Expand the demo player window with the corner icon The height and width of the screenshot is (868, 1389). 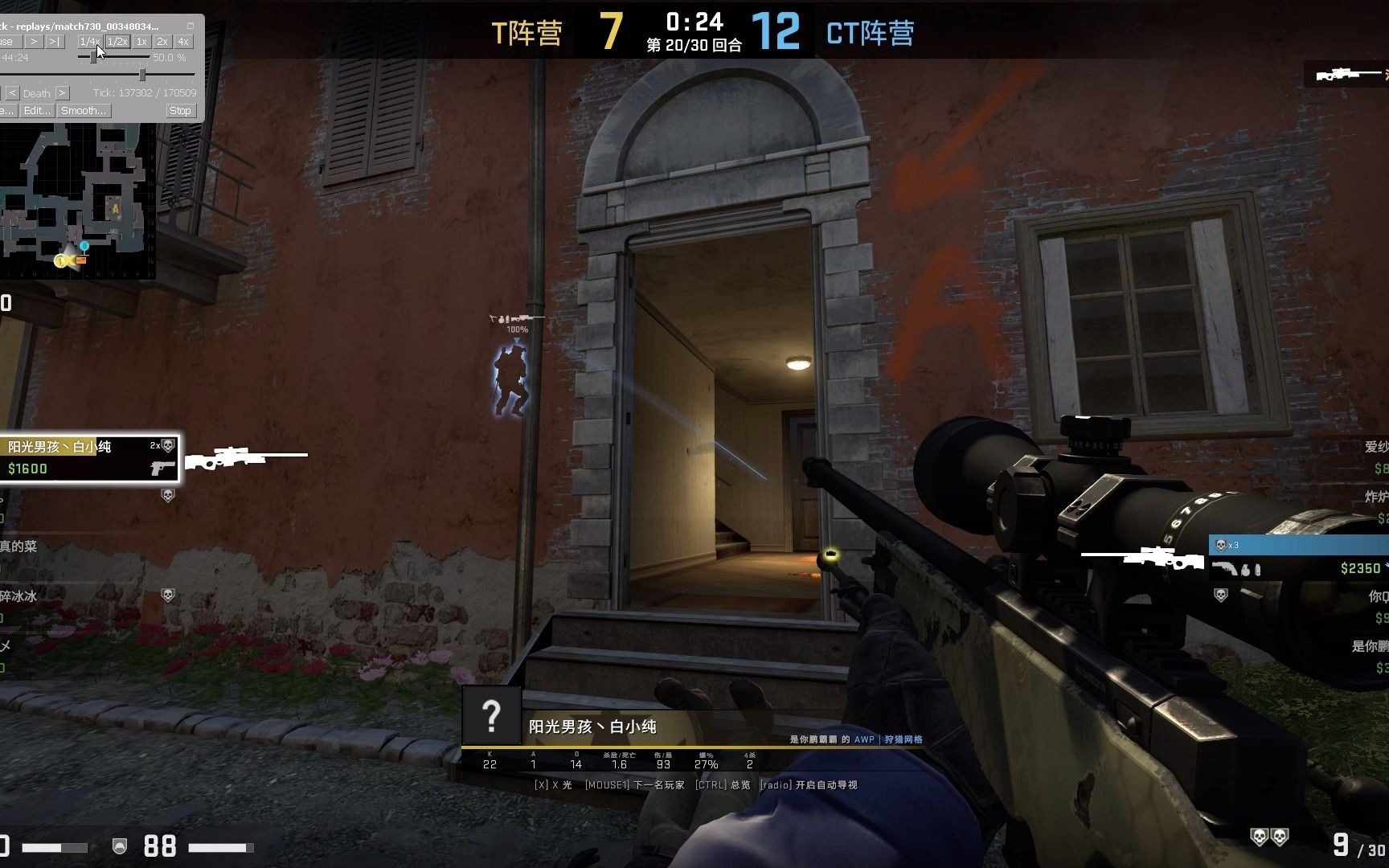pyautogui.click(x=191, y=27)
